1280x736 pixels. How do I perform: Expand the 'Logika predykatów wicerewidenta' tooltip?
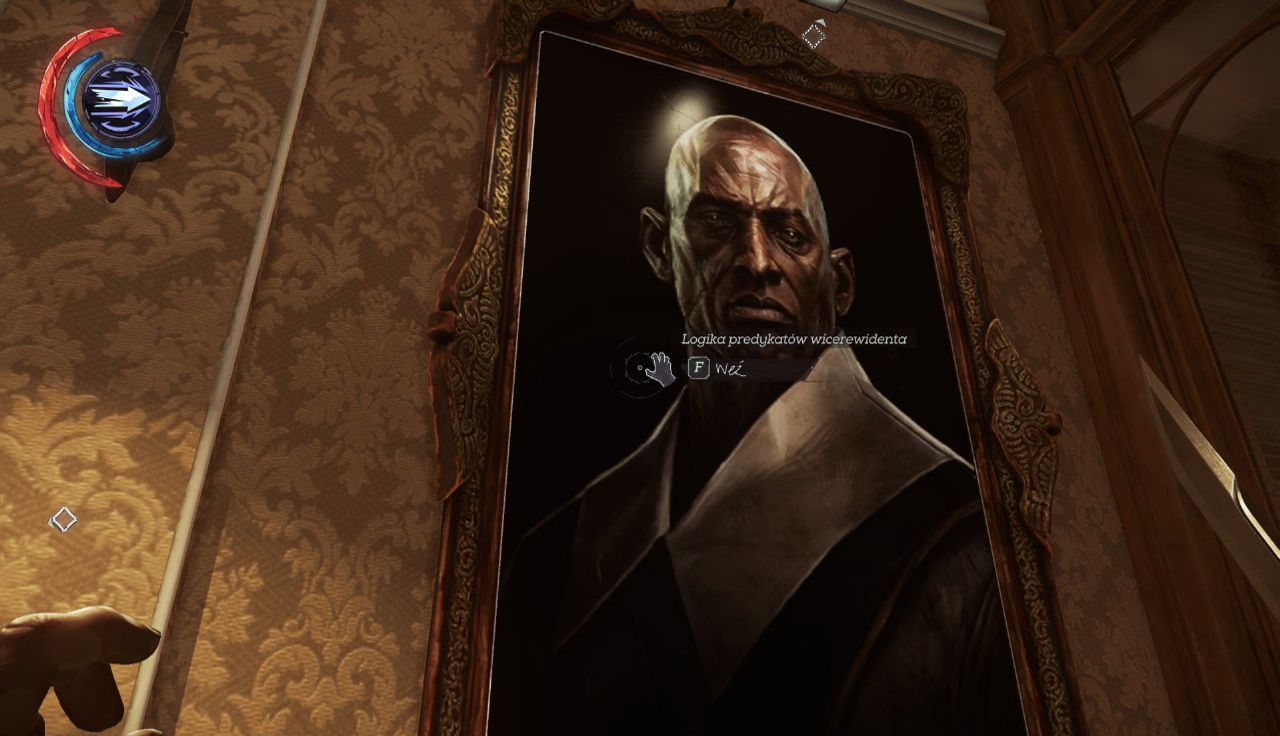795,337
